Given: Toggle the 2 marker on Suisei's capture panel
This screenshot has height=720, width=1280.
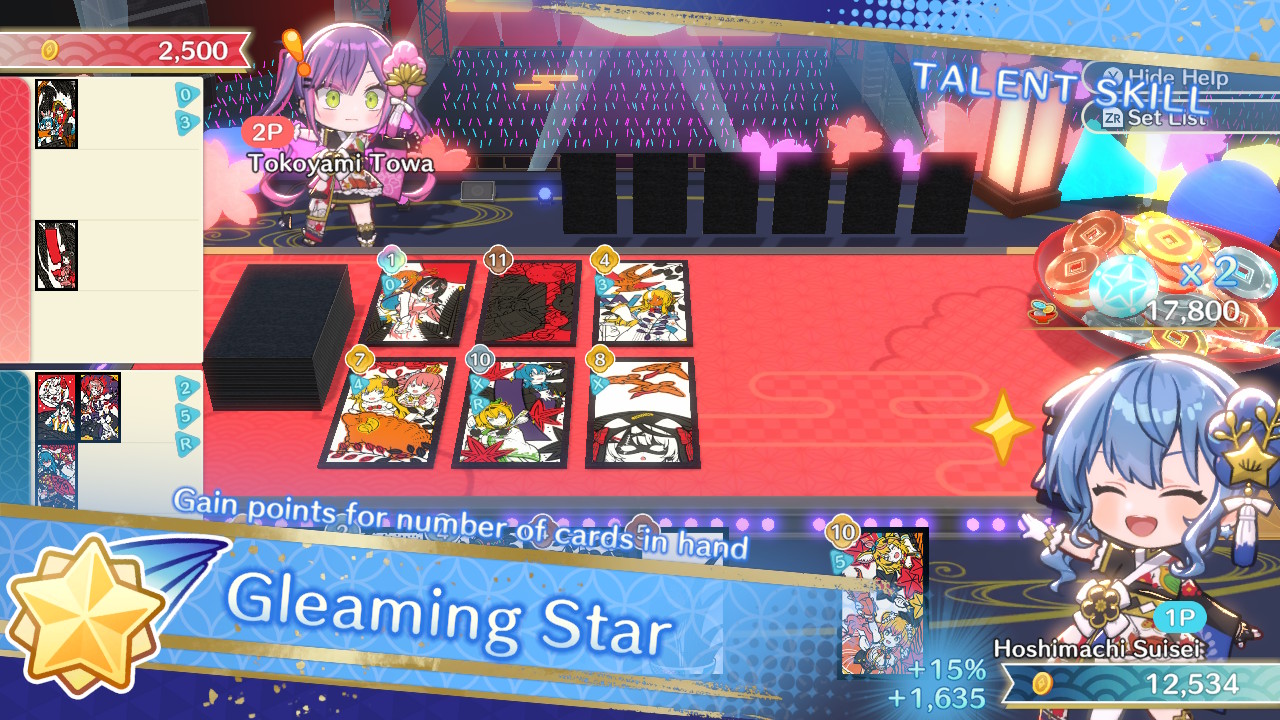Looking at the screenshot, I should pos(185,386).
